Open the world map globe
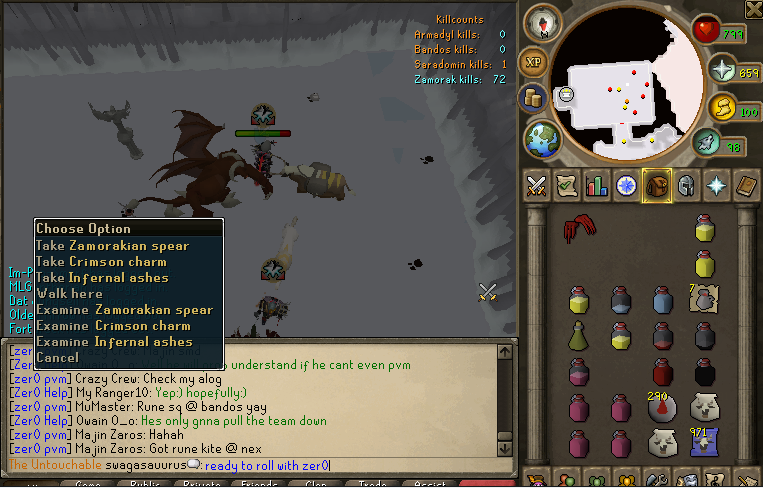 [x=543, y=137]
